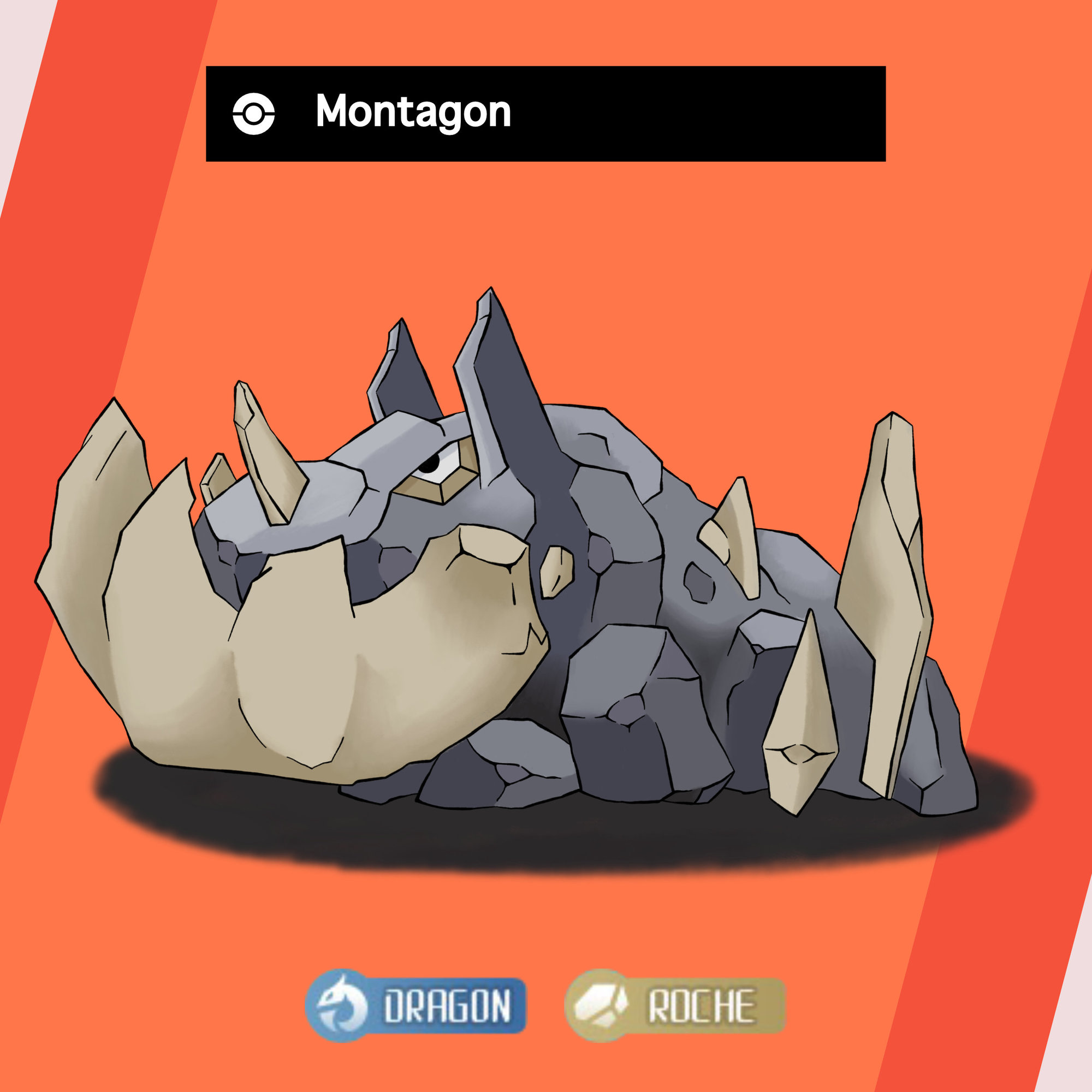Screen dimensions: 1092x1092
Task: Select the Roche type badge
Action: [x=675, y=1006]
